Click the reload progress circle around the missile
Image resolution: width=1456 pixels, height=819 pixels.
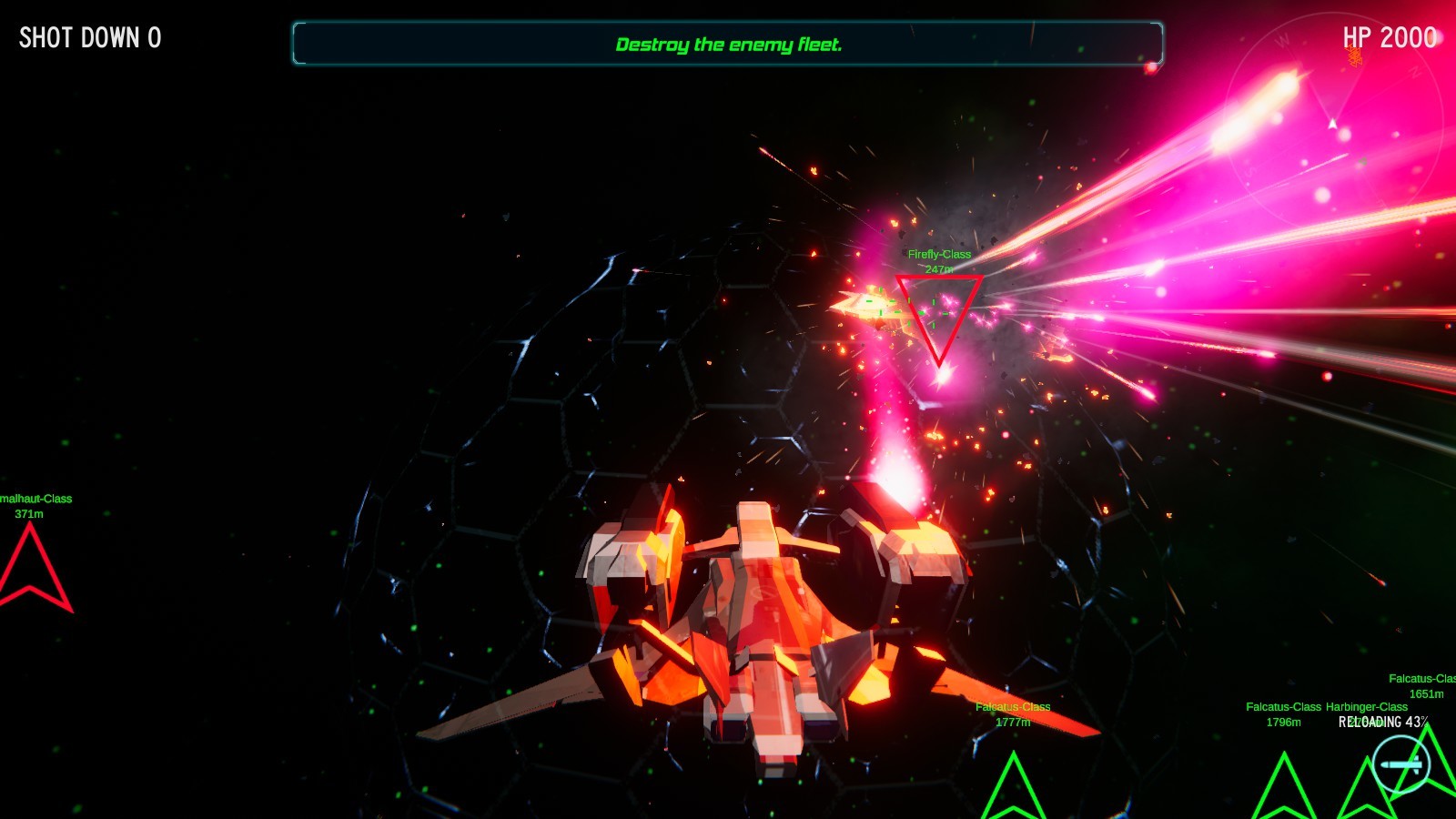click(x=1402, y=764)
